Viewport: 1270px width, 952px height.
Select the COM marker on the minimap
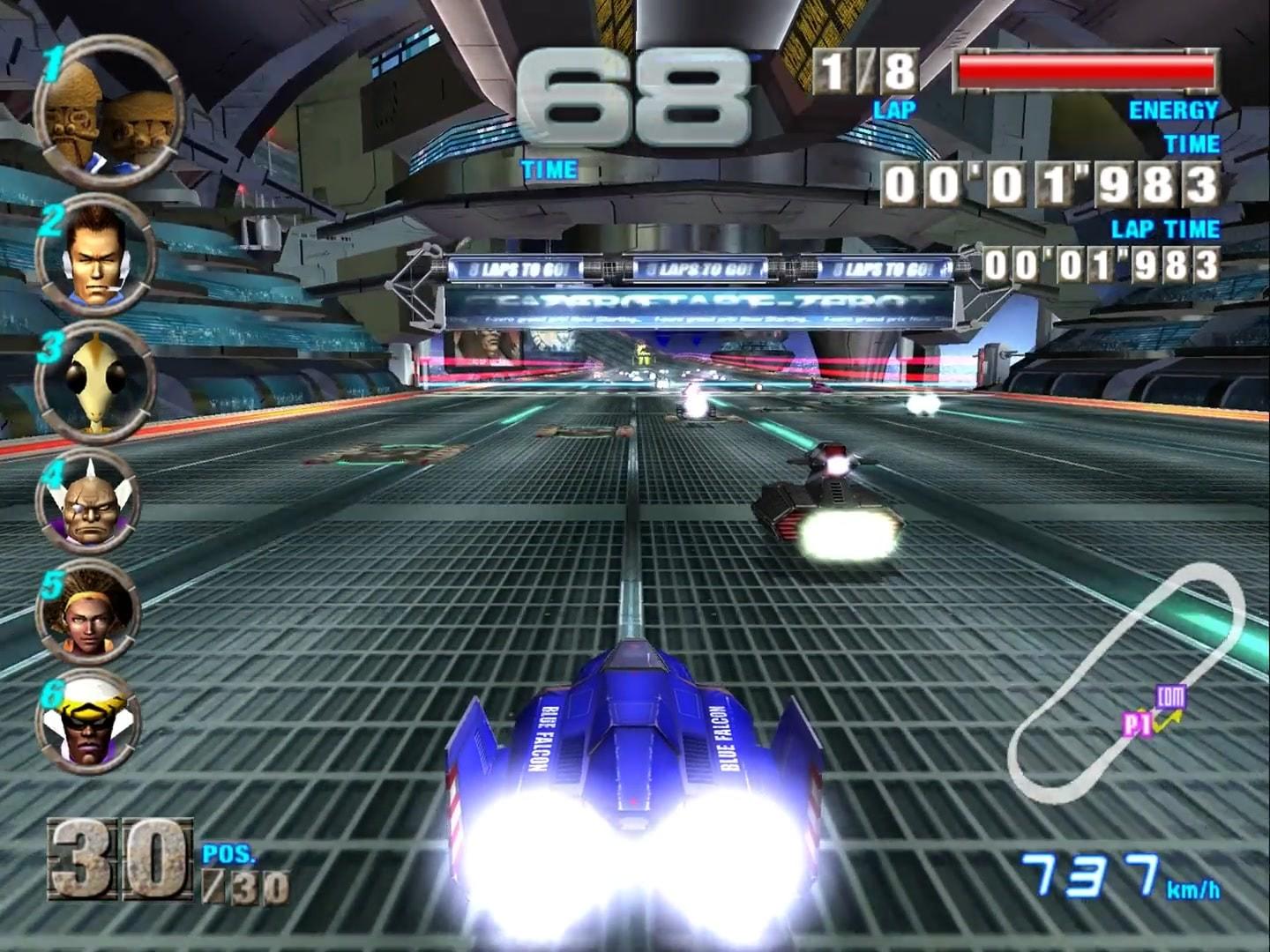1170,696
